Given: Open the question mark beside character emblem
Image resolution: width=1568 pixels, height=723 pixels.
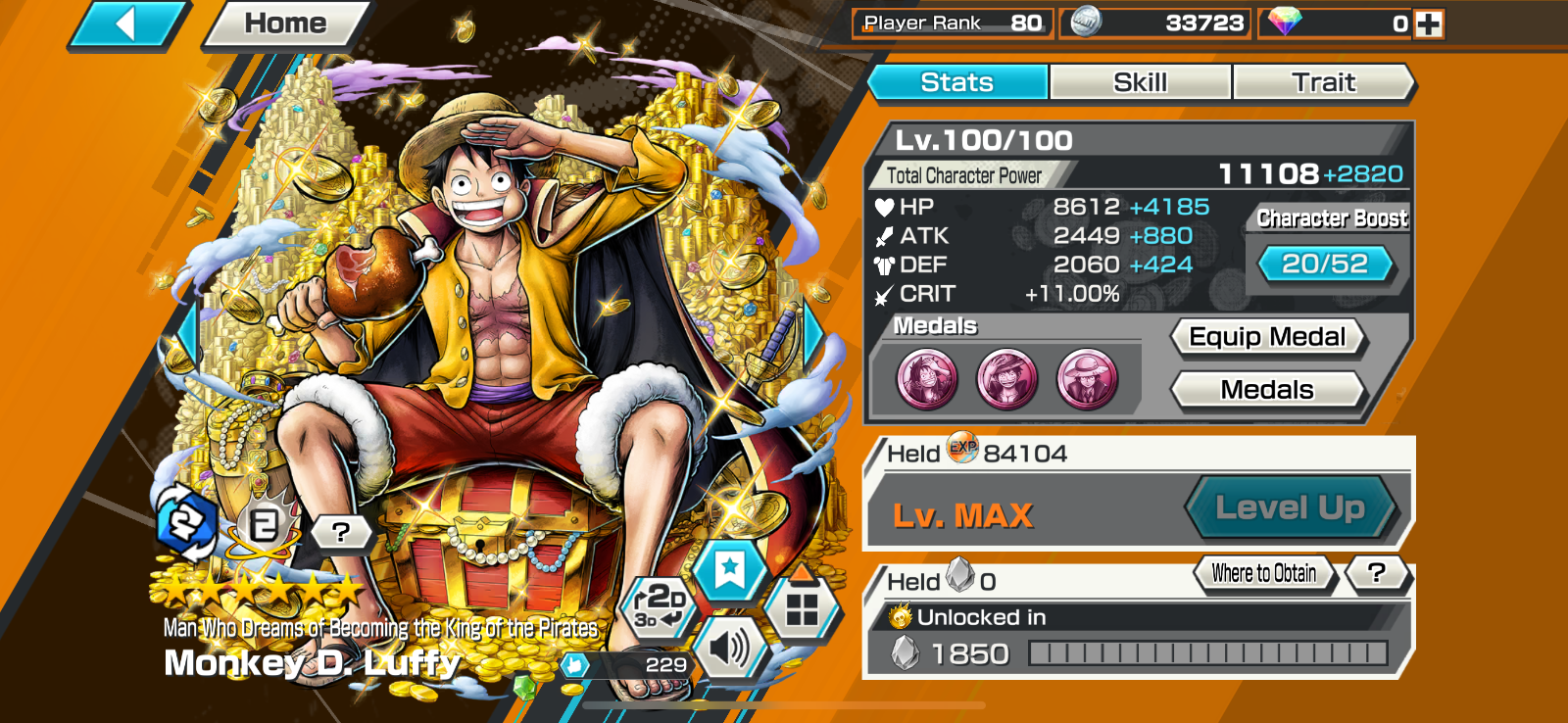Looking at the screenshot, I should click(340, 532).
